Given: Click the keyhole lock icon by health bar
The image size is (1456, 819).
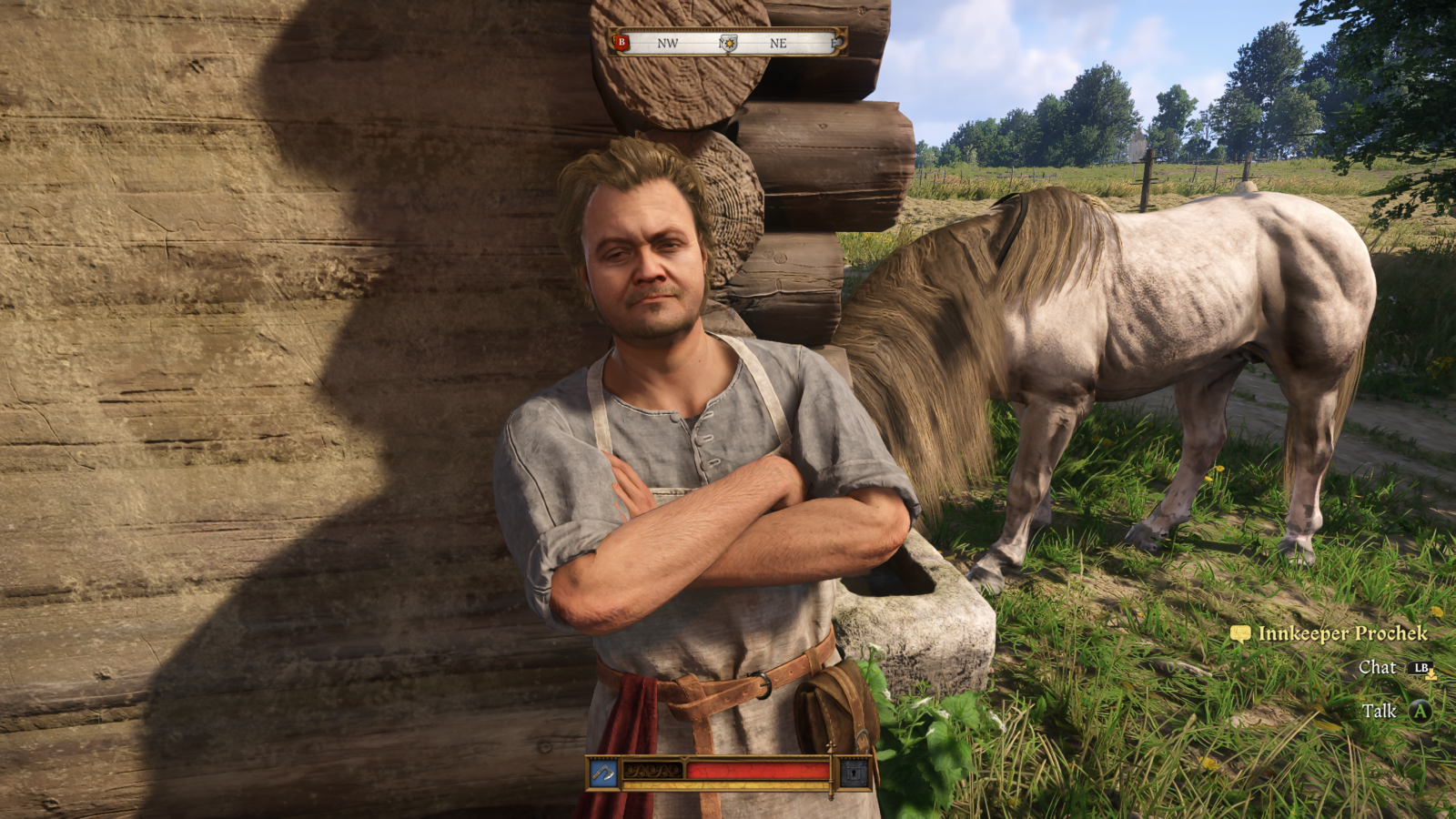Looking at the screenshot, I should [854, 773].
